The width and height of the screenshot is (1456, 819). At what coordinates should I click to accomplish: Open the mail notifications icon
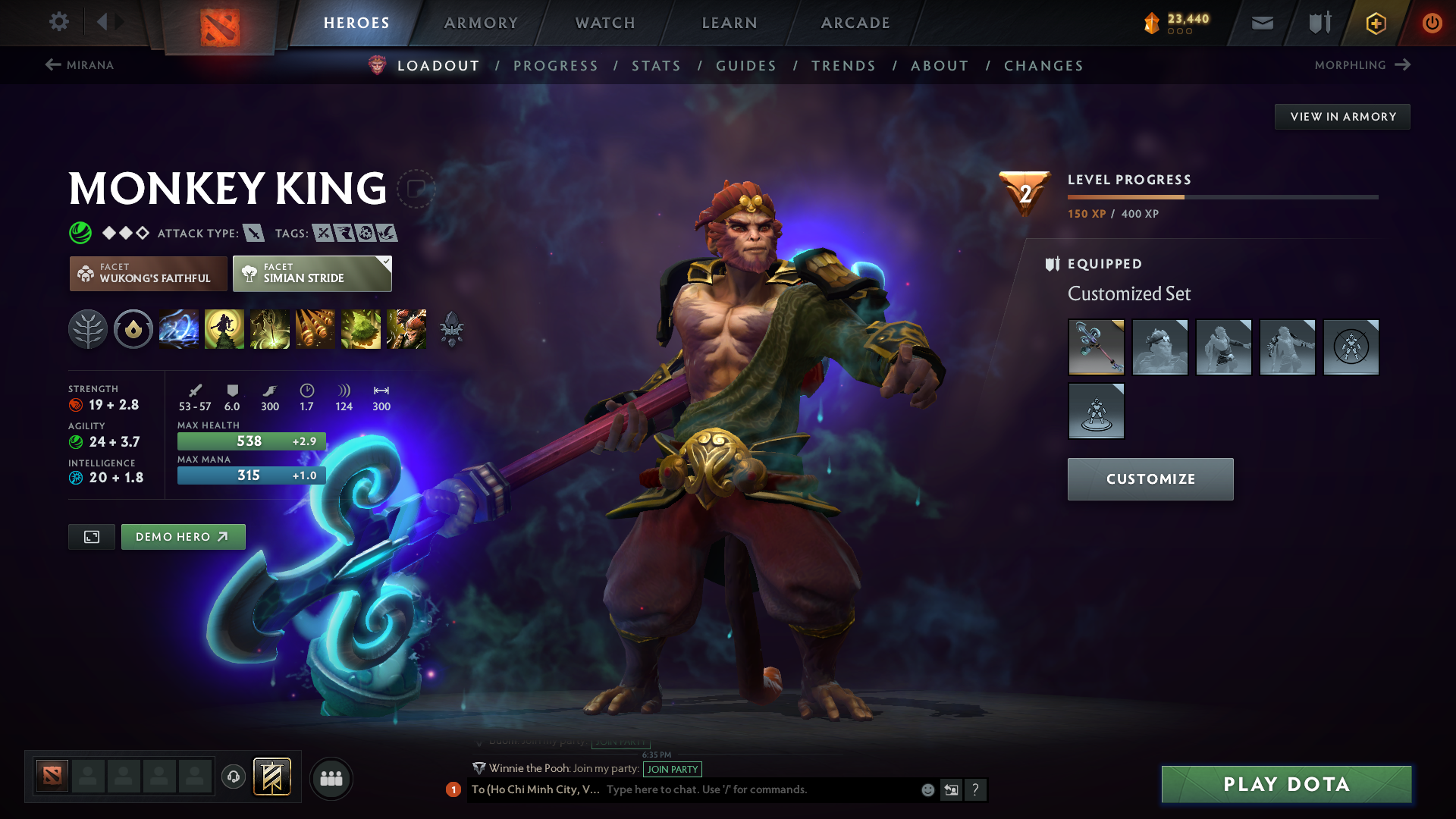[1261, 23]
